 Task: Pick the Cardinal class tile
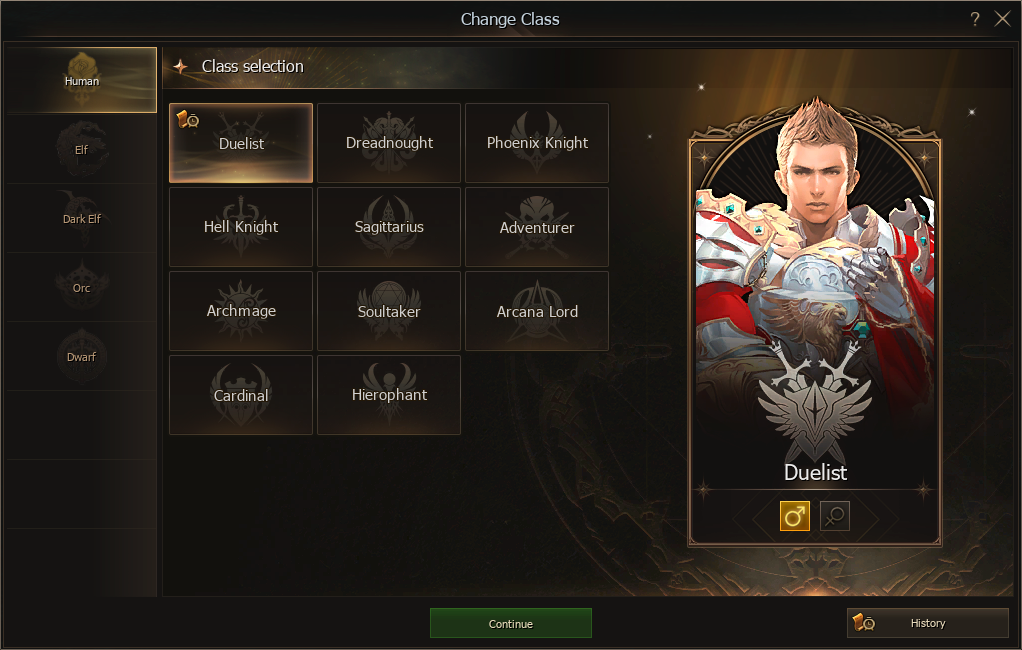tap(241, 395)
